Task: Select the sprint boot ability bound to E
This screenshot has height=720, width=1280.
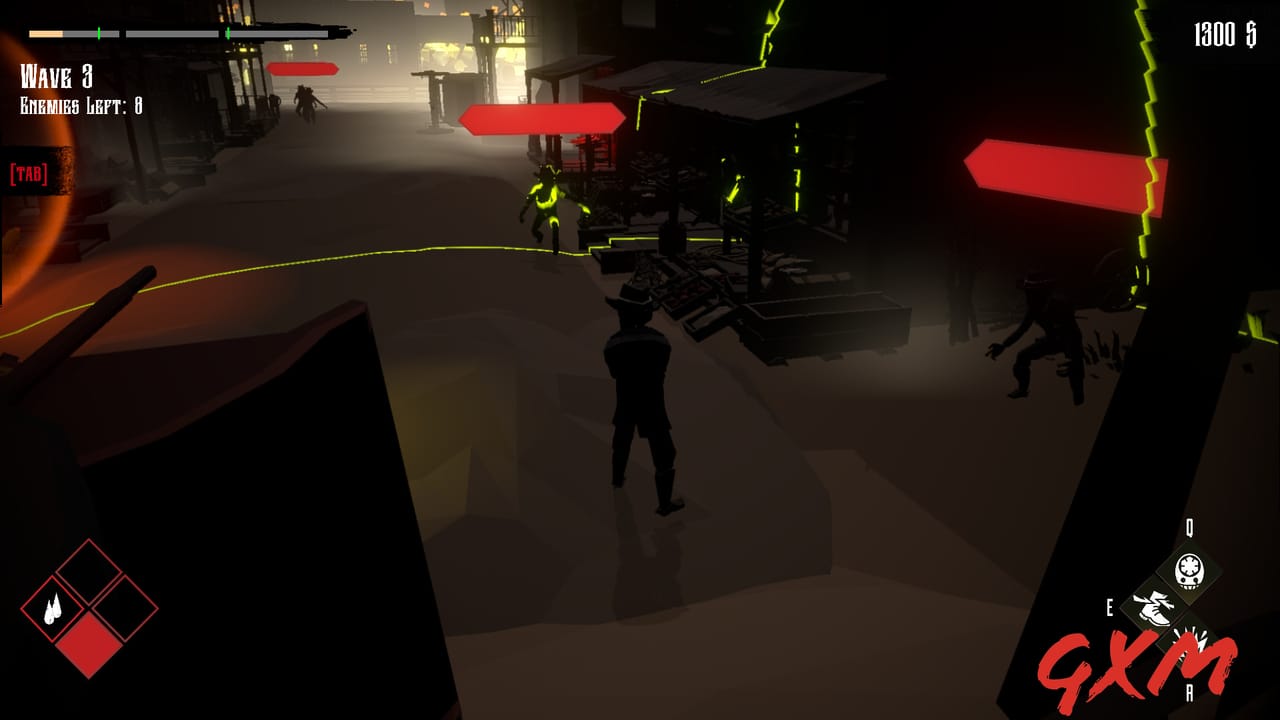Action: (x=1155, y=608)
